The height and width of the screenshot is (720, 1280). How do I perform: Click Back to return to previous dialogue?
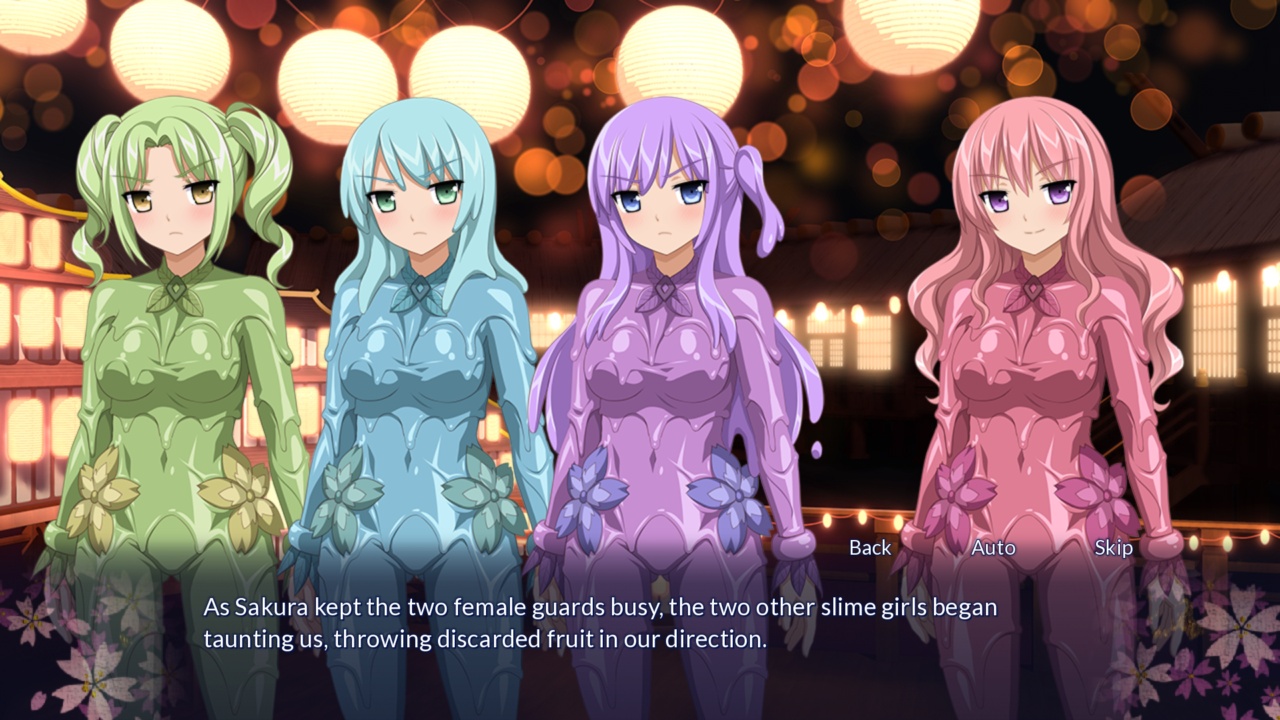coord(869,547)
